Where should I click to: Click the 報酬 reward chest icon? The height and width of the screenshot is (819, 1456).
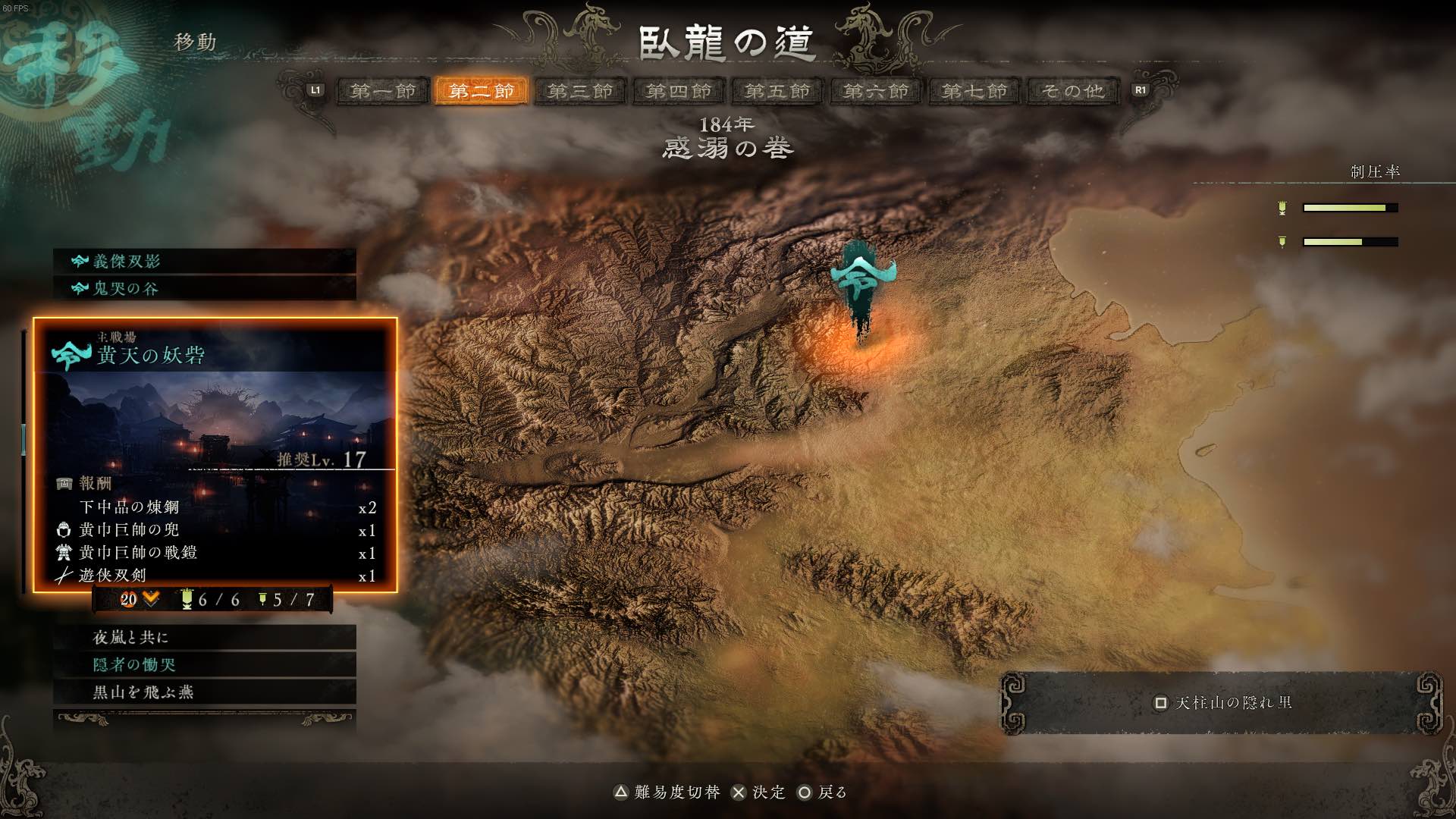coord(64,482)
